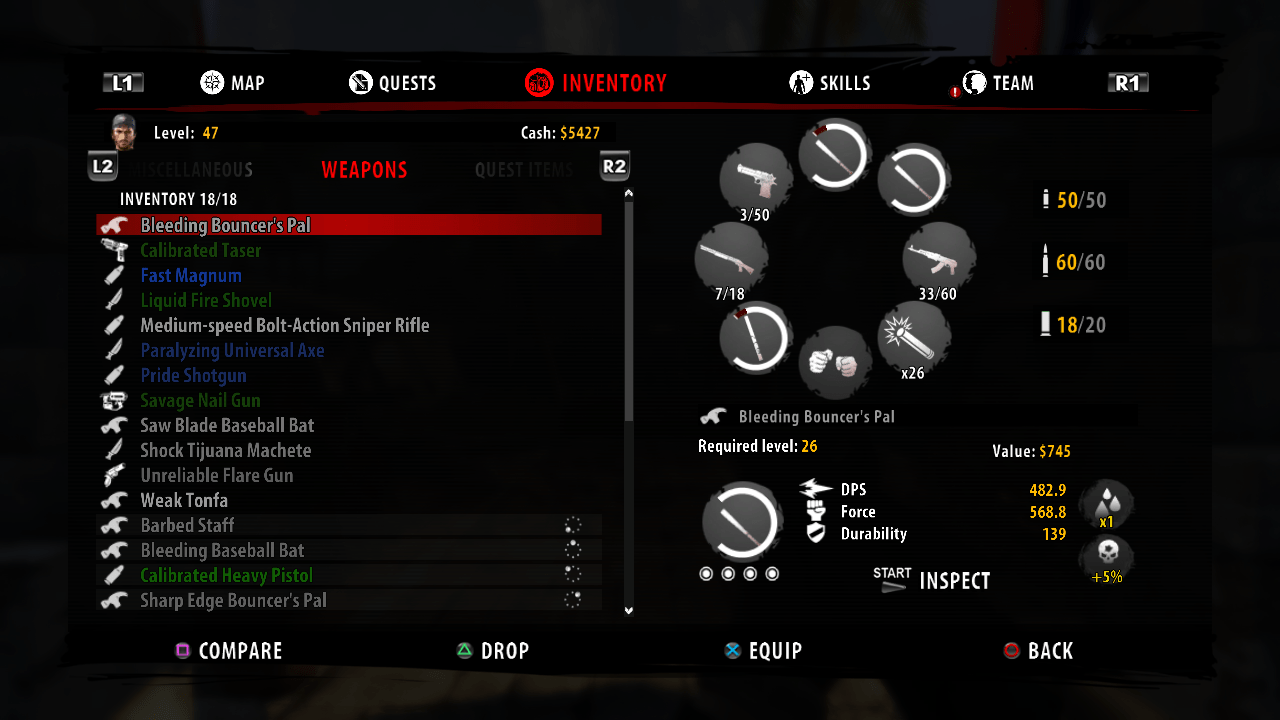The width and height of the screenshot is (1280, 720).
Task: Equip the selected Bleeding Bouncer's Pal
Action: (x=763, y=650)
